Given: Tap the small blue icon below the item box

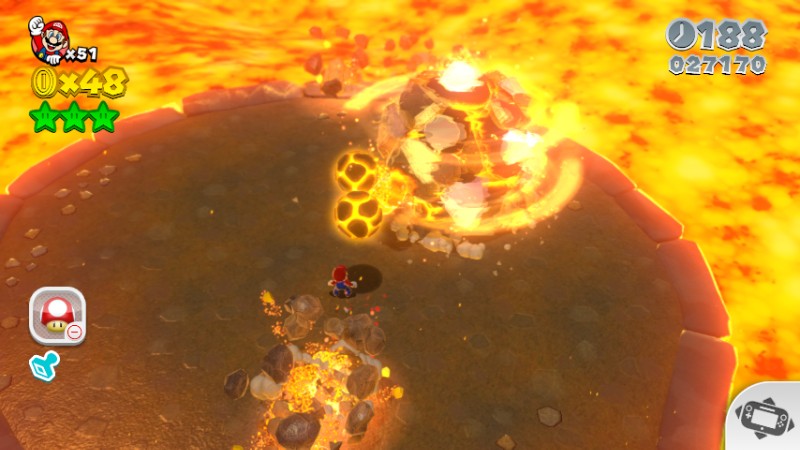Looking at the screenshot, I should 46,367.
